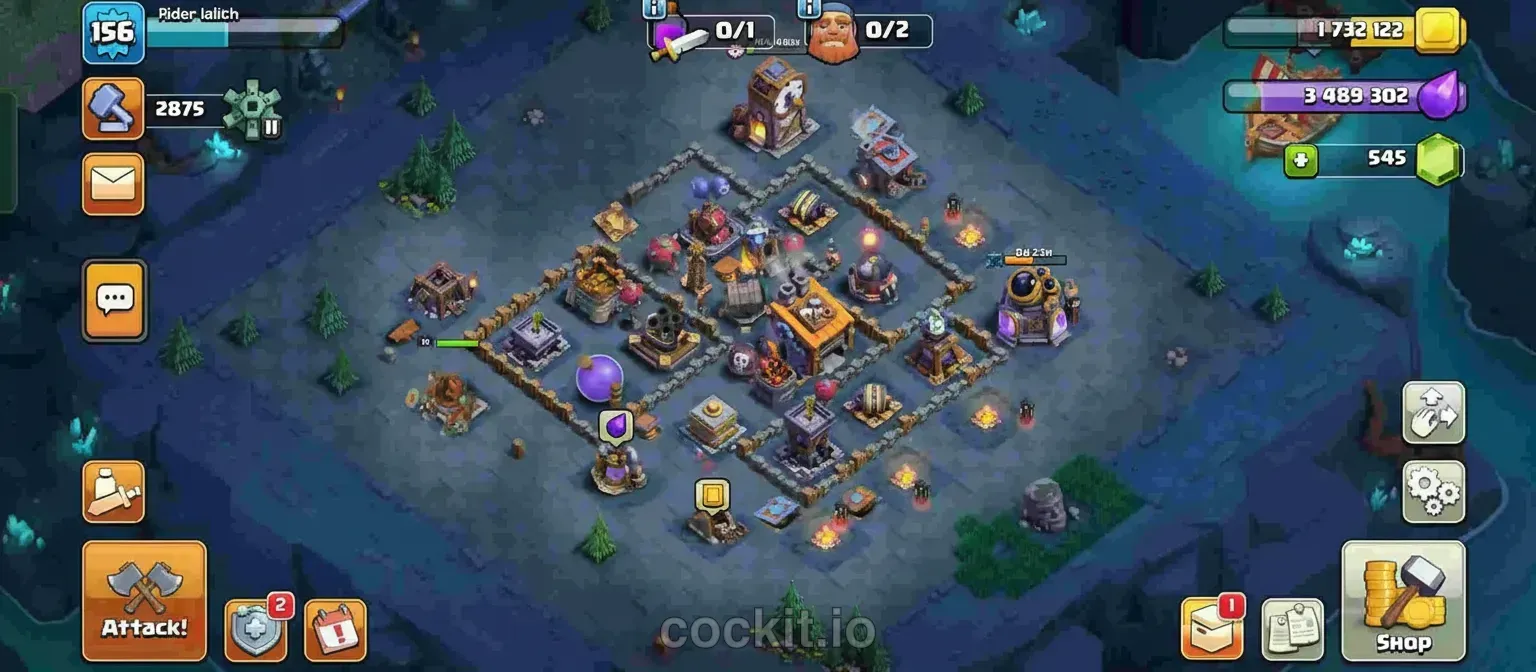Open the events calendar icon
This screenshot has height=672, width=1536.
[x=335, y=630]
